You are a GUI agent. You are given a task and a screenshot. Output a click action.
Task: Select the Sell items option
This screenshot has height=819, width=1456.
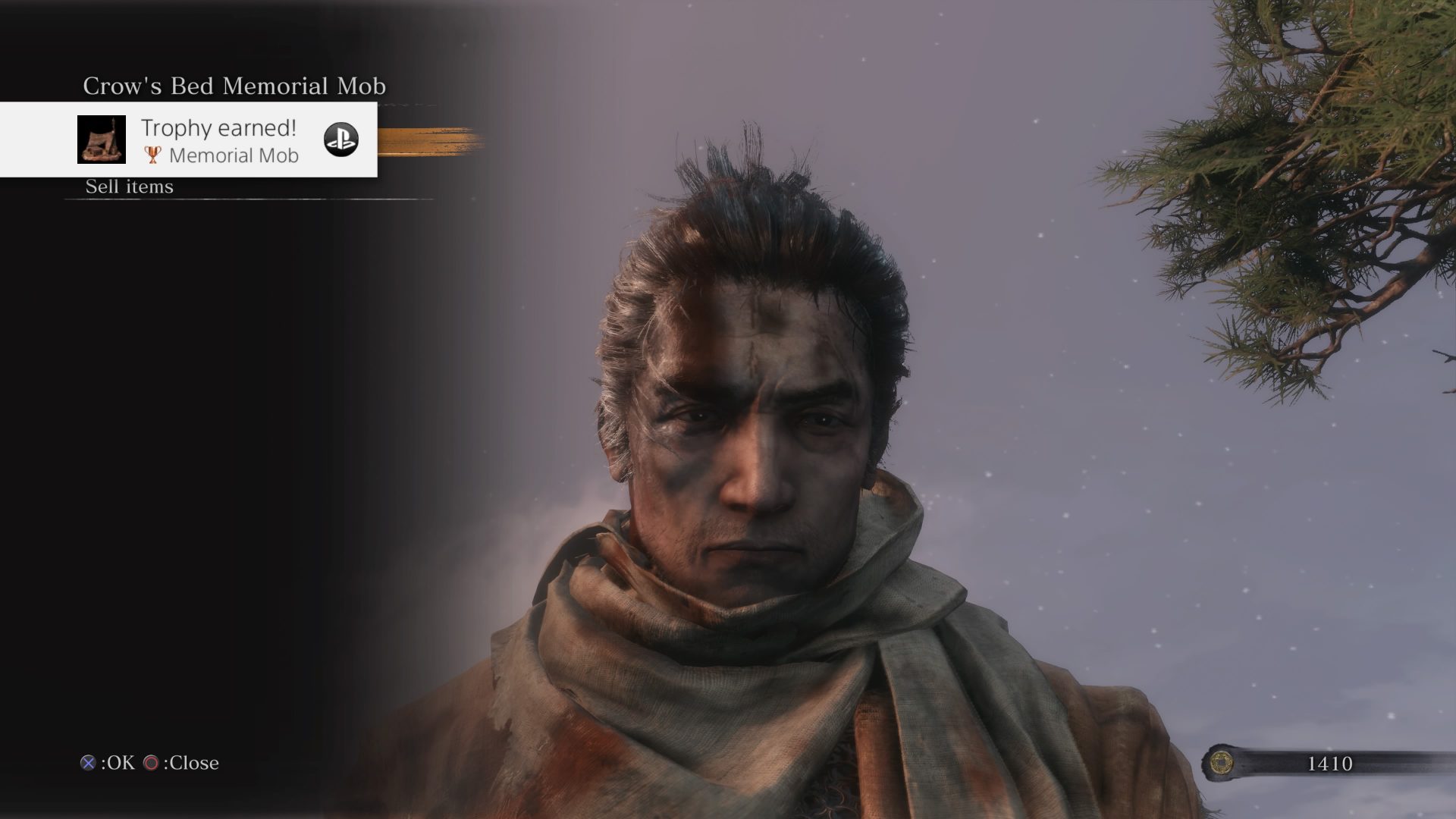click(129, 186)
